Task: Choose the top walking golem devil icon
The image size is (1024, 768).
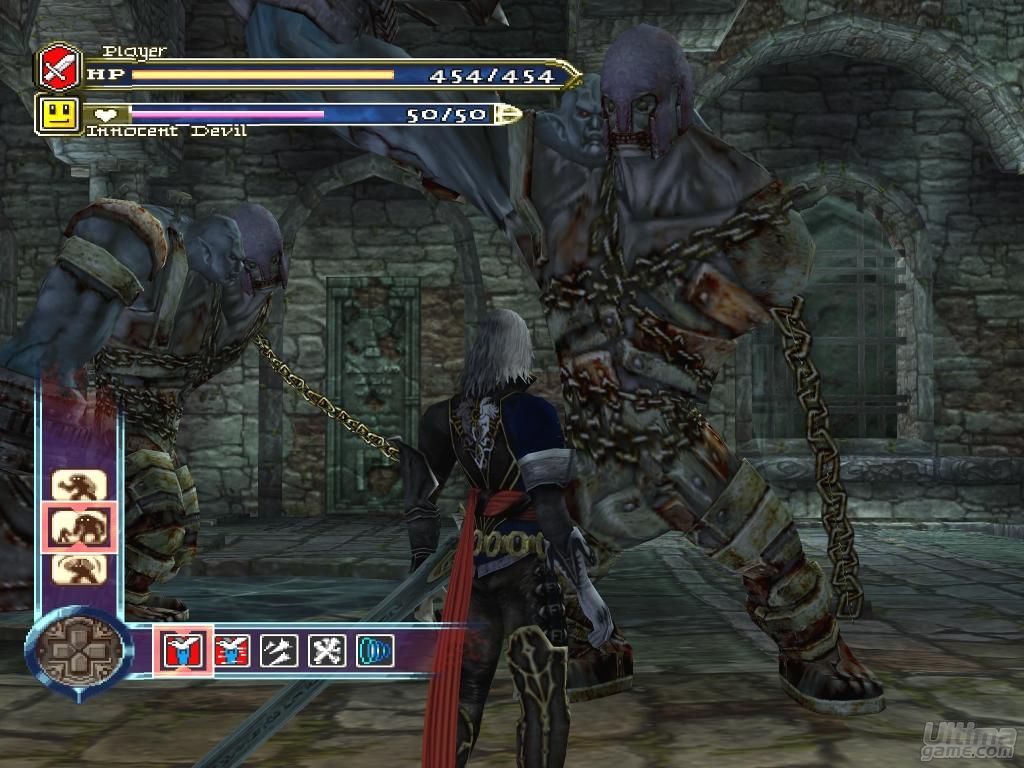Action: click(80, 486)
